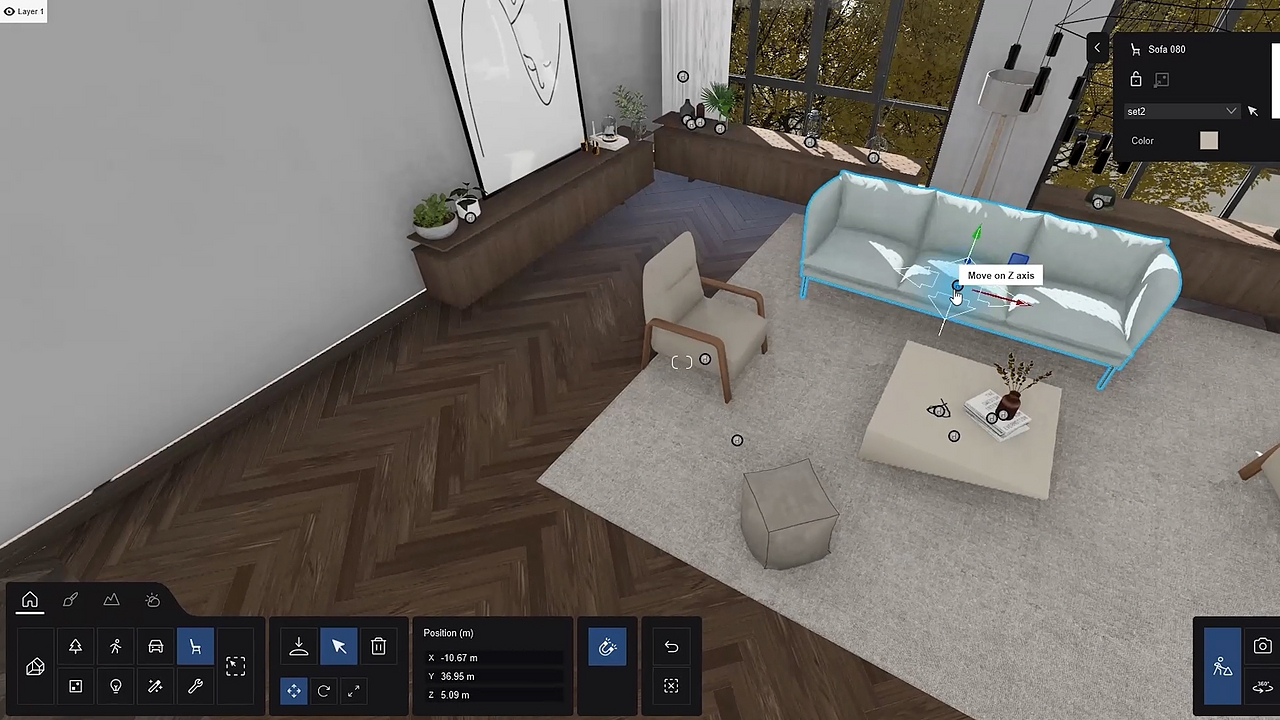Image resolution: width=1280 pixels, height=720 pixels.
Task: Open the sofa Color swatch
Action: coord(1208,140)
